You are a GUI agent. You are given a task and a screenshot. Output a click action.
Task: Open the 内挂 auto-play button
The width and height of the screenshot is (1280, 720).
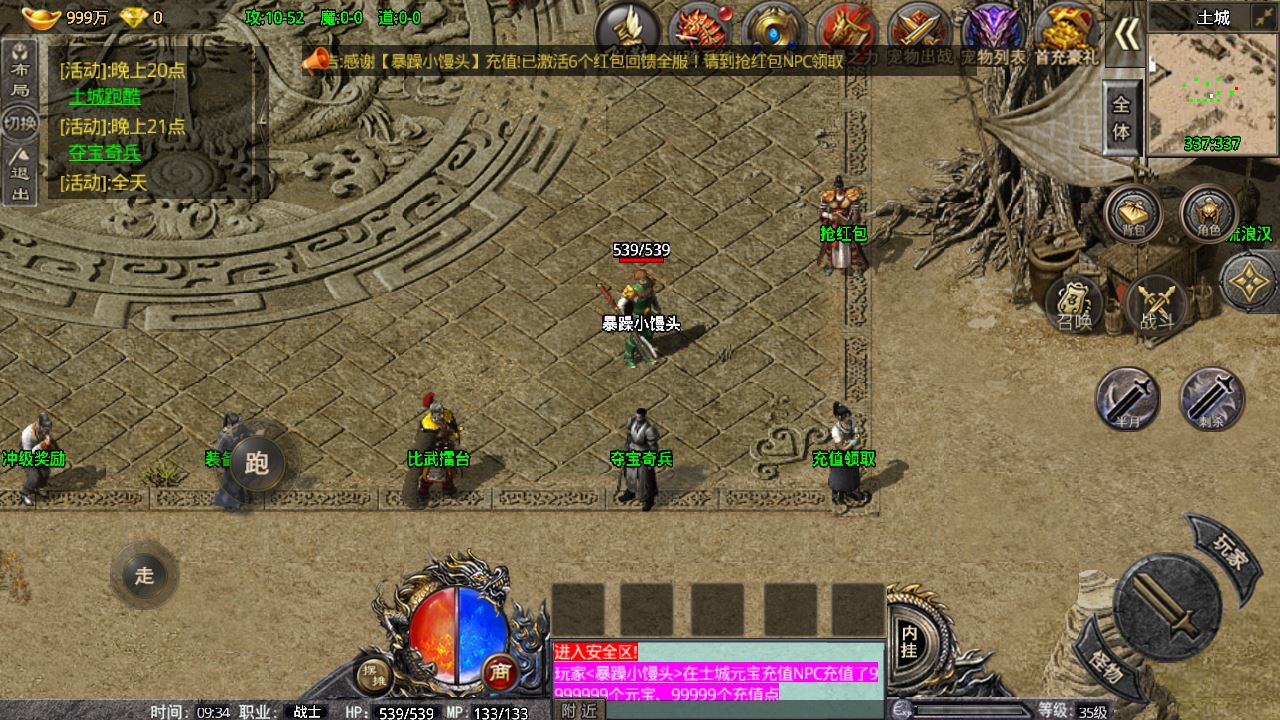[x=909, y=641]
